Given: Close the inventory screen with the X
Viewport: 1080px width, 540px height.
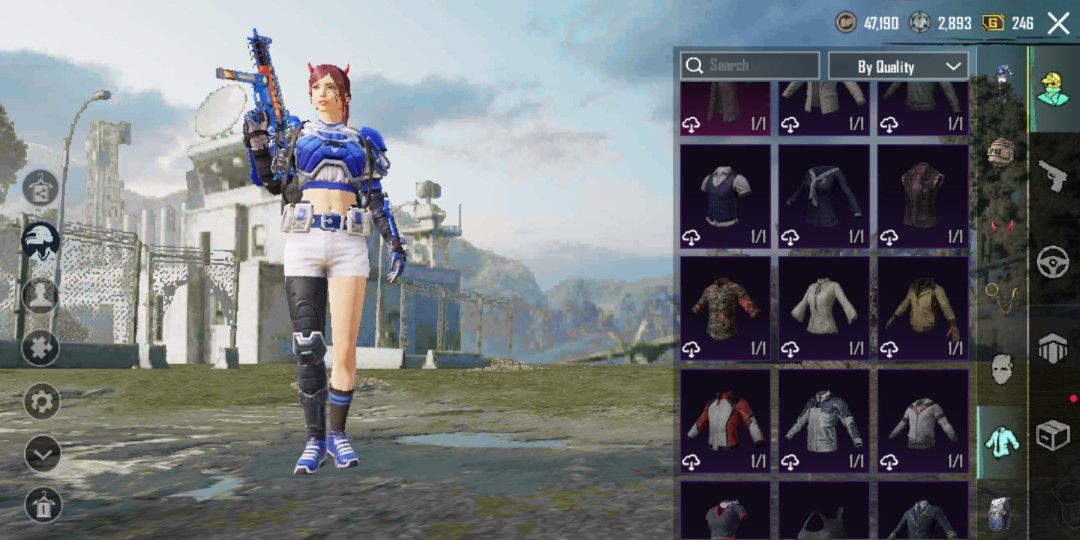Looking at the screenshot, I should [1058, 23].
